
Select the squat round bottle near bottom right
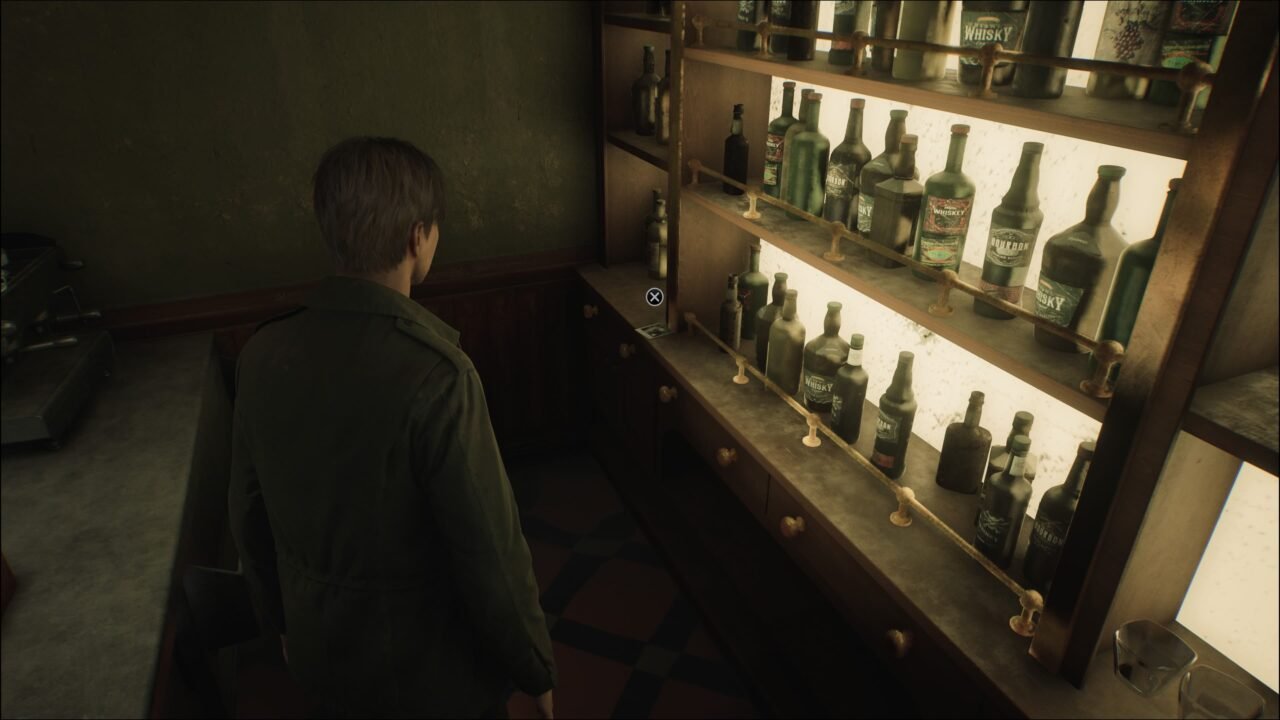click(962, 448)
